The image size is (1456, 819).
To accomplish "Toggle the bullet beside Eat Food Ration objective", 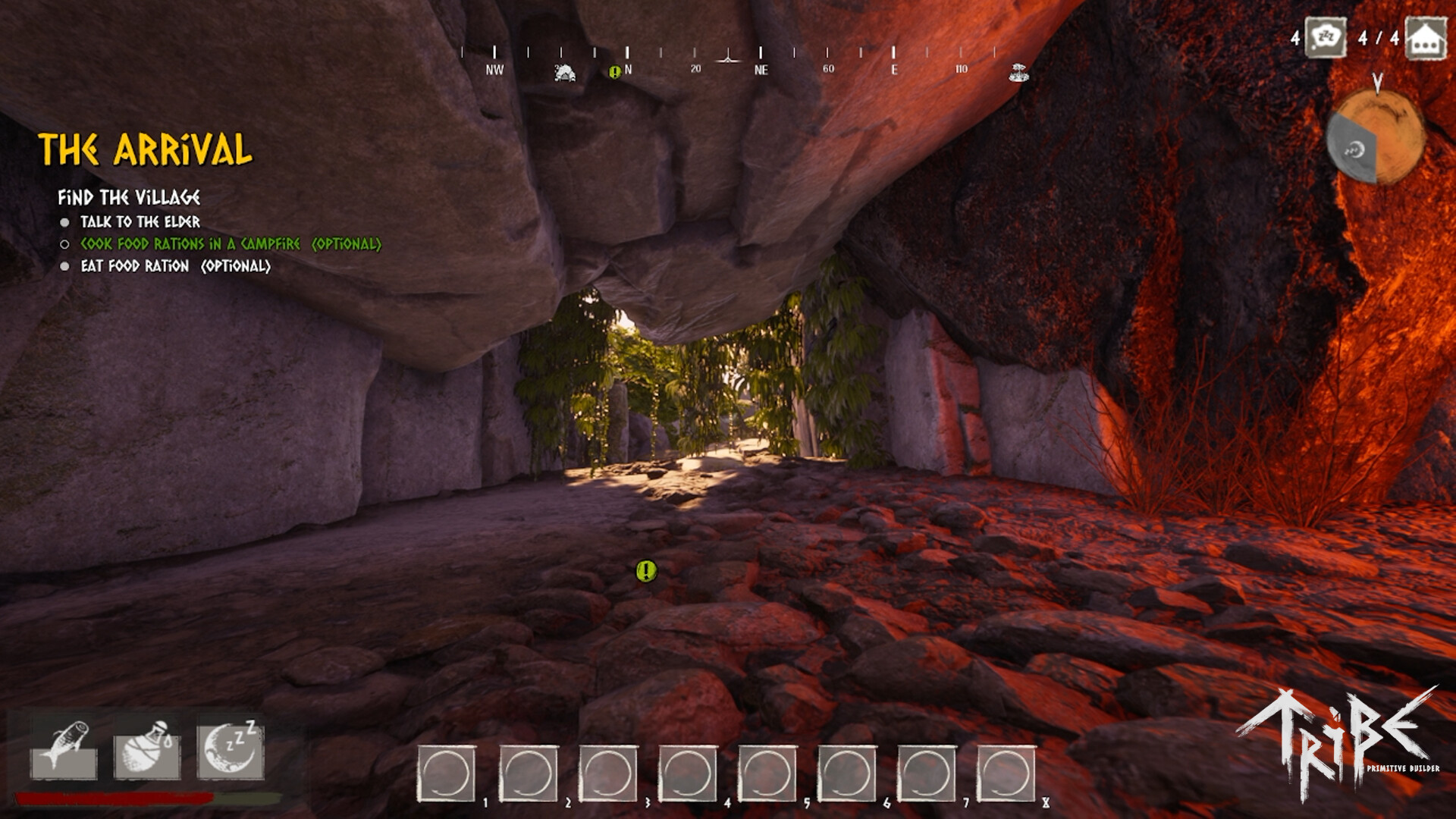I will coord(66,267).
